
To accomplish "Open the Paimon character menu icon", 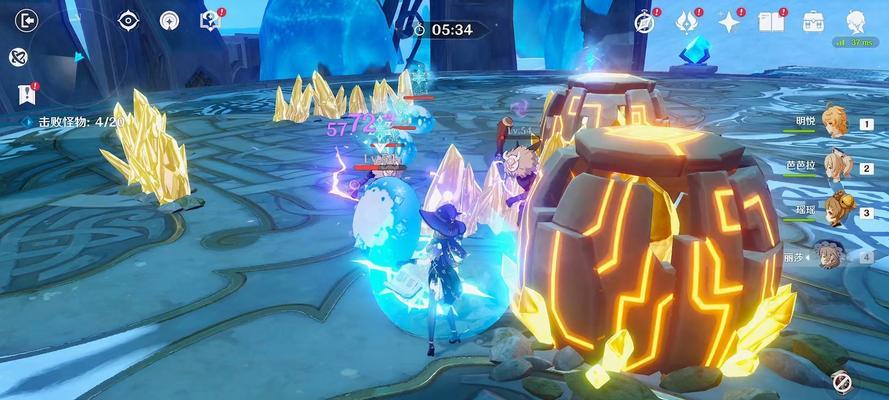I will [x=856, y=20].
